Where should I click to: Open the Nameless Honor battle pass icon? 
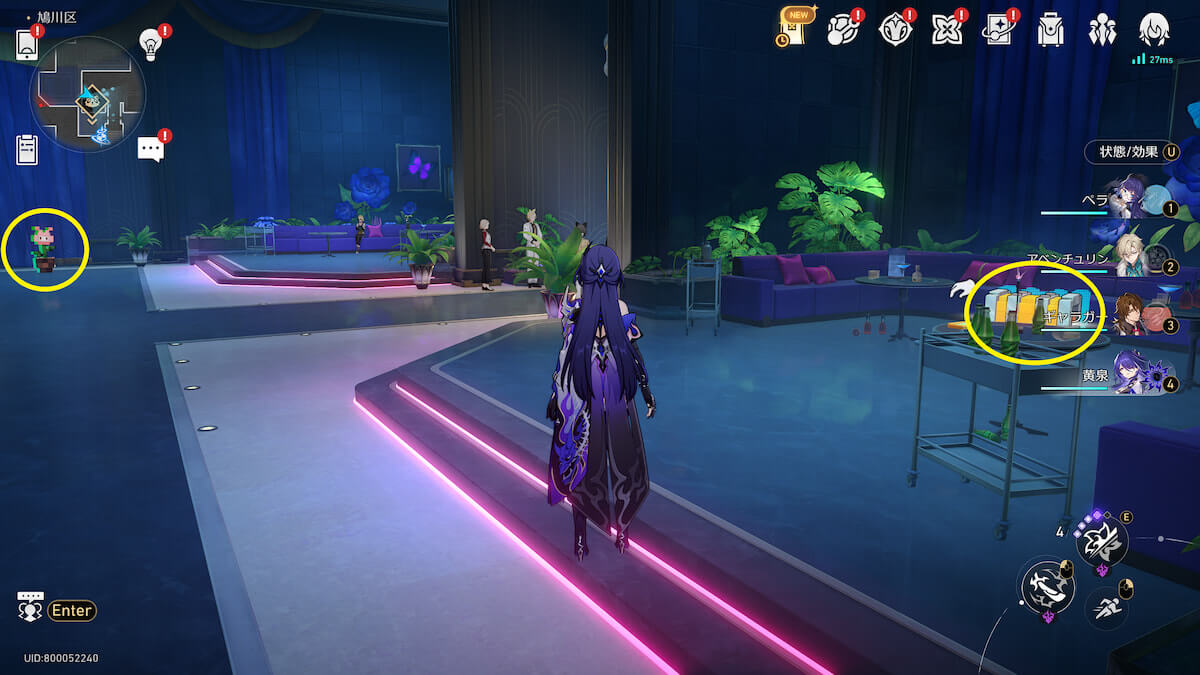pos(842,29)
